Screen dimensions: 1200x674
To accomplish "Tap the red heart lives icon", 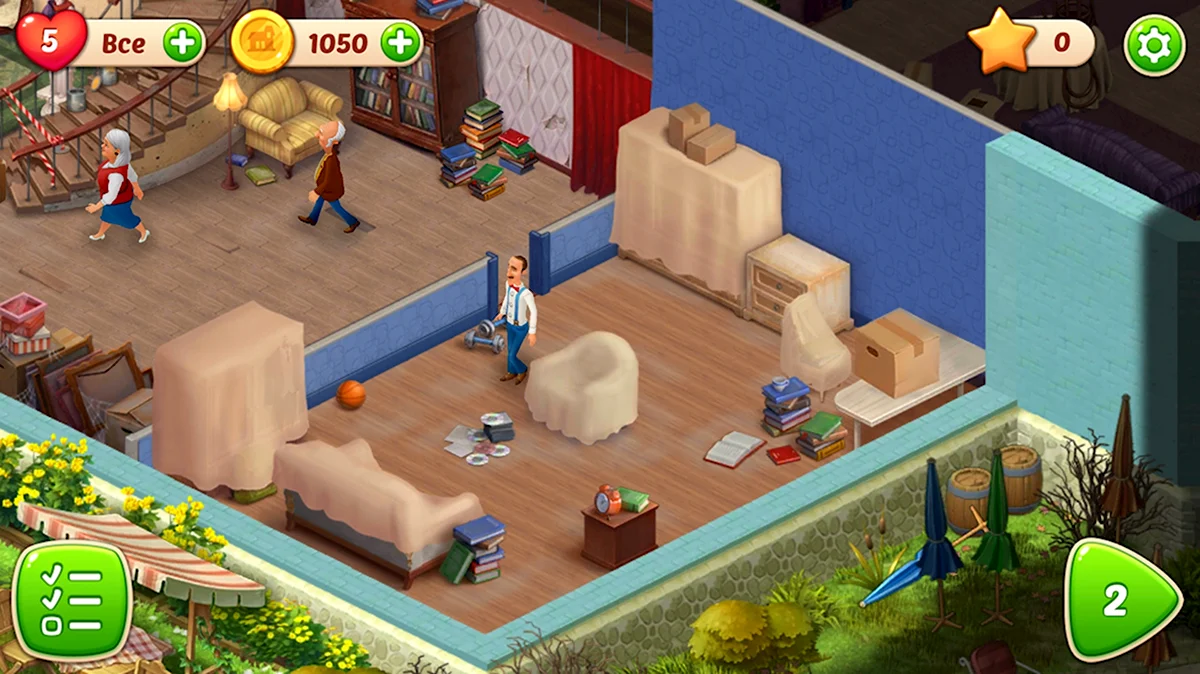I will (x=50, y=40).
